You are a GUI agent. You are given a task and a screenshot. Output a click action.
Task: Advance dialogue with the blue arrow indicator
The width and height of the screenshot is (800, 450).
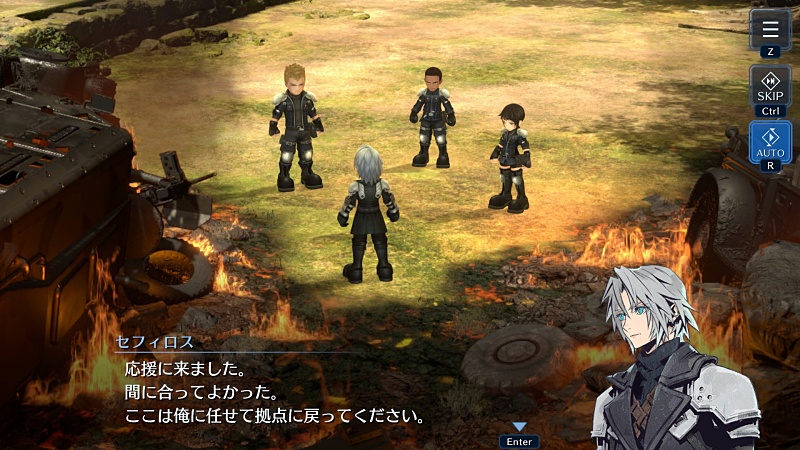[519, 427]
